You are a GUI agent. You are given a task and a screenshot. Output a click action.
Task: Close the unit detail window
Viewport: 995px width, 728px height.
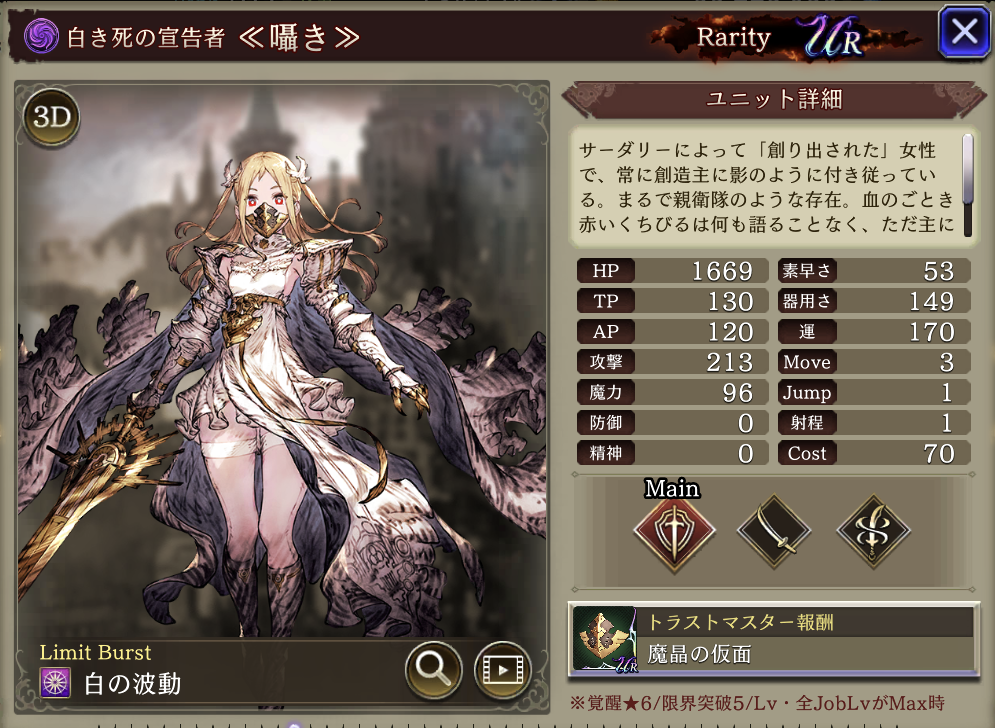tap(964, 32)
